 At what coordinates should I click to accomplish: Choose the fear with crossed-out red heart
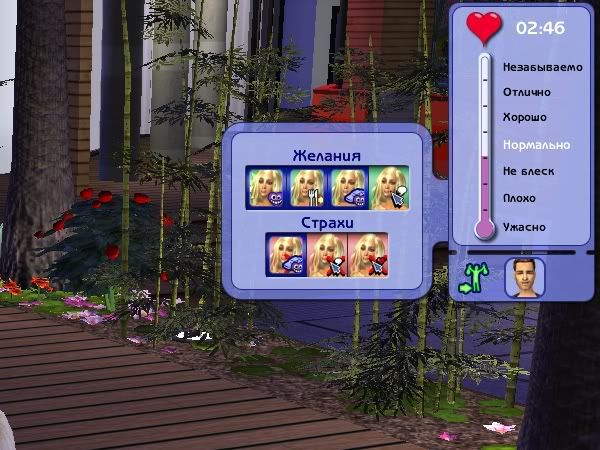click(x=367, y=254)
